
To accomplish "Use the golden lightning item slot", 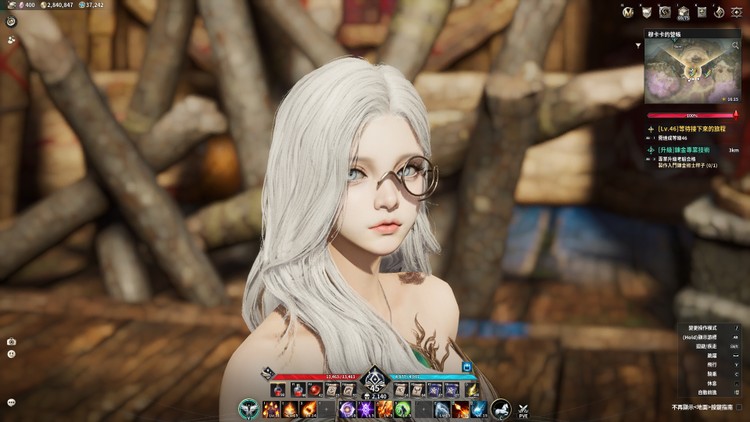I will [472, 389].
